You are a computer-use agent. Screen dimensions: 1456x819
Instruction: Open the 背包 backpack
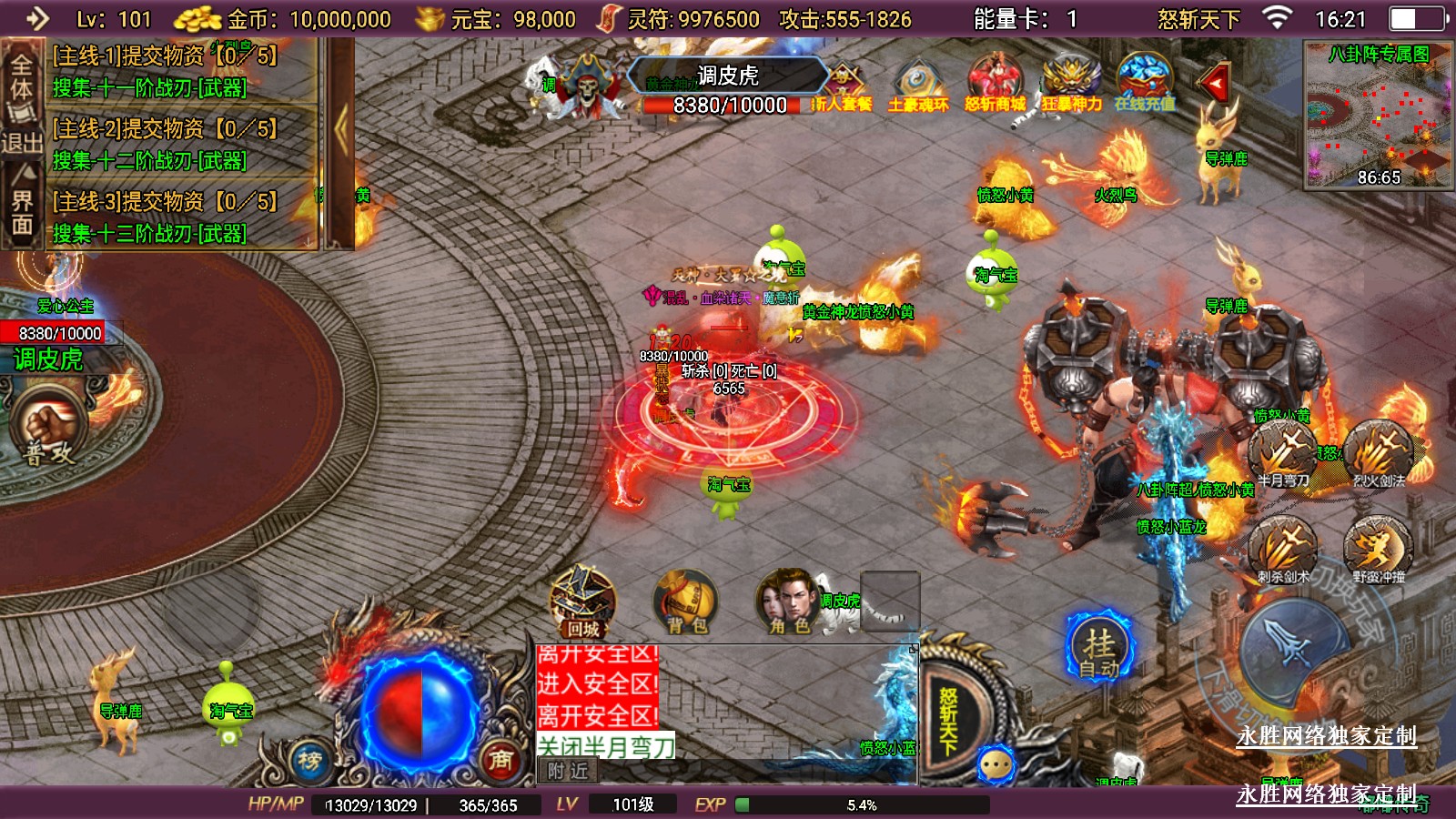[686, 602]
